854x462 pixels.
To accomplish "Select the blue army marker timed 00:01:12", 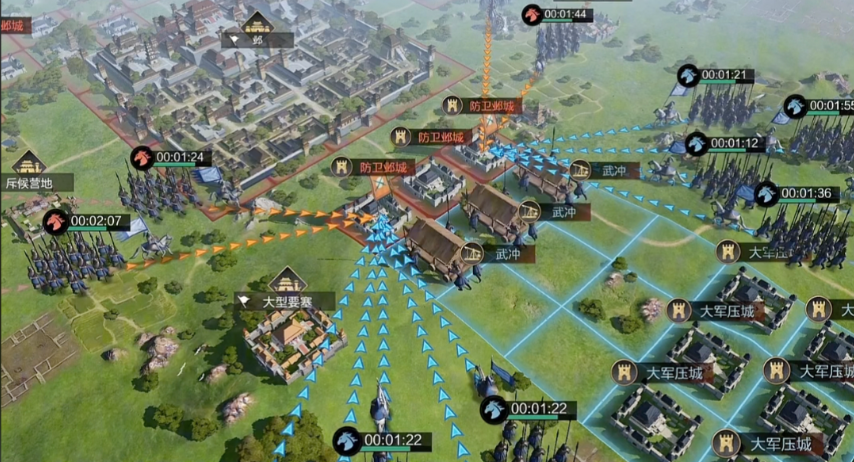I will [697, 144].
